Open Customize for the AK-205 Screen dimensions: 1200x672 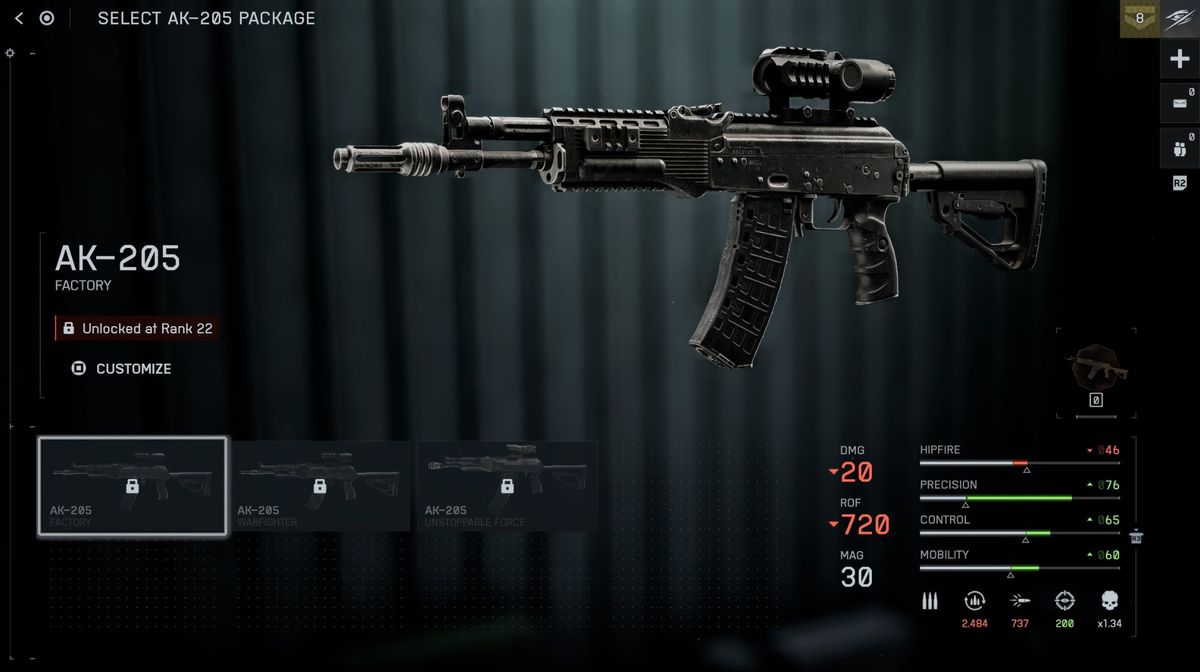pyautogui.click(x=122, y=368)
